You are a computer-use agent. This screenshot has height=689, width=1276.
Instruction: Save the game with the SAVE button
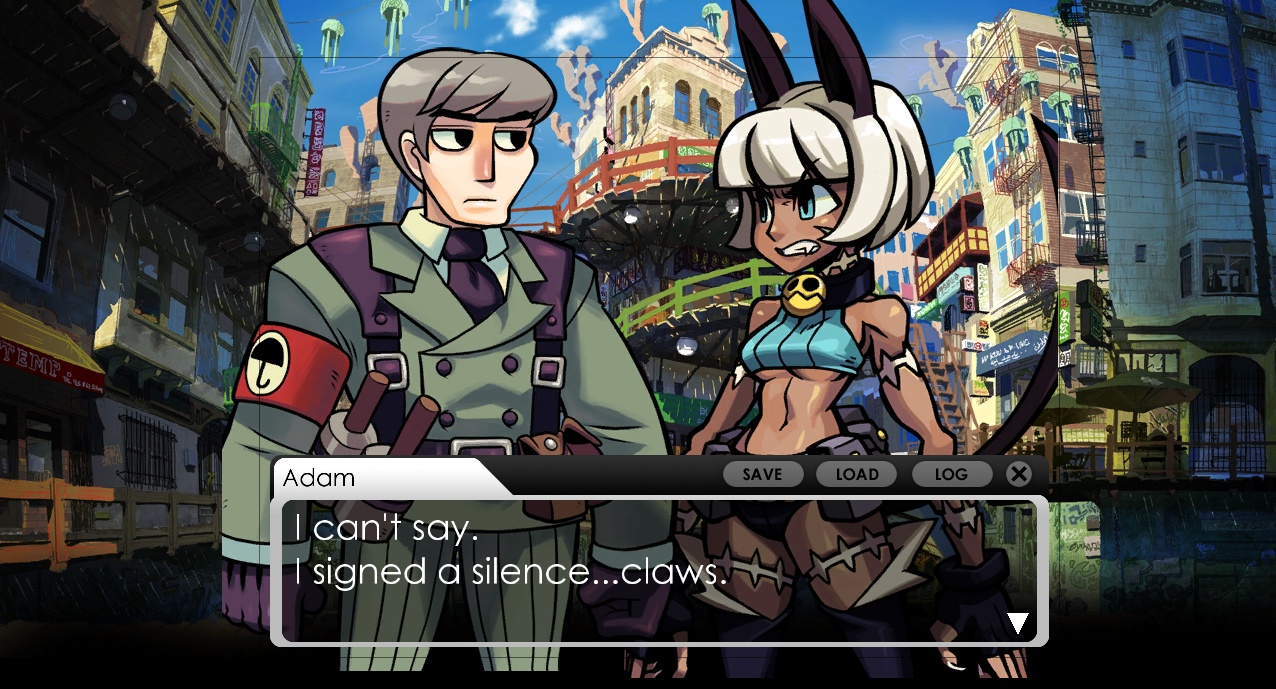tap(762, 474)
